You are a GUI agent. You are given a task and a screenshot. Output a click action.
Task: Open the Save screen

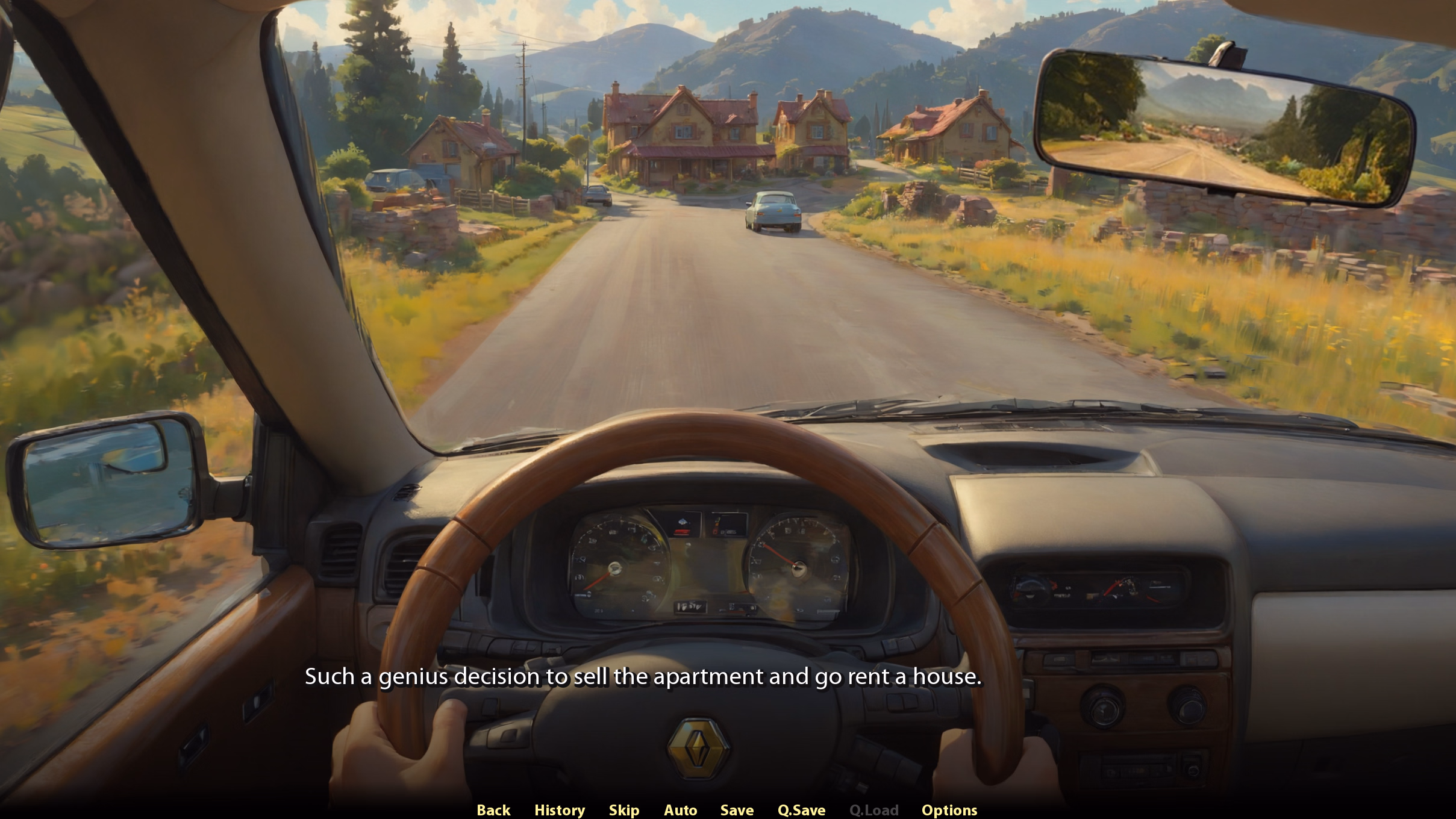tap(737, 810)
